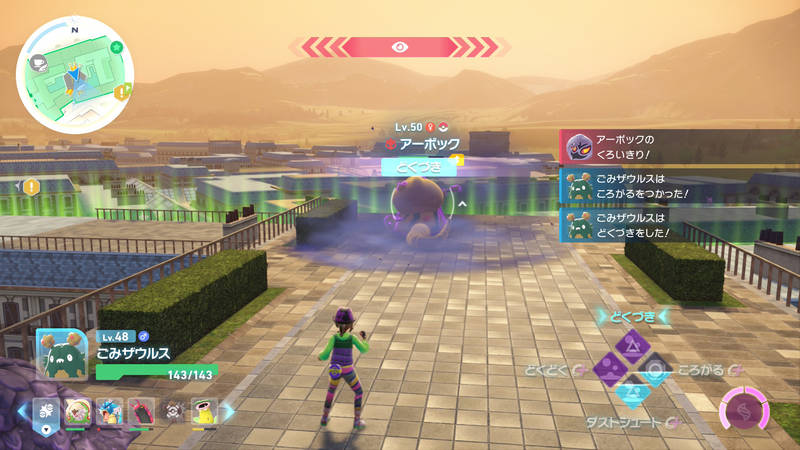
Task: Click the party bar's left arrow
Action: [22, 411]
